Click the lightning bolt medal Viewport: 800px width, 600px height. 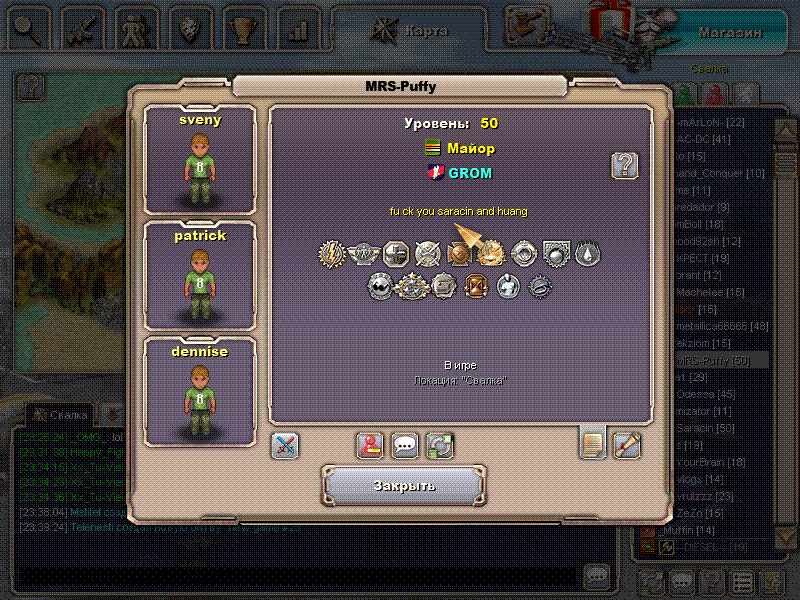pos(332,254)
